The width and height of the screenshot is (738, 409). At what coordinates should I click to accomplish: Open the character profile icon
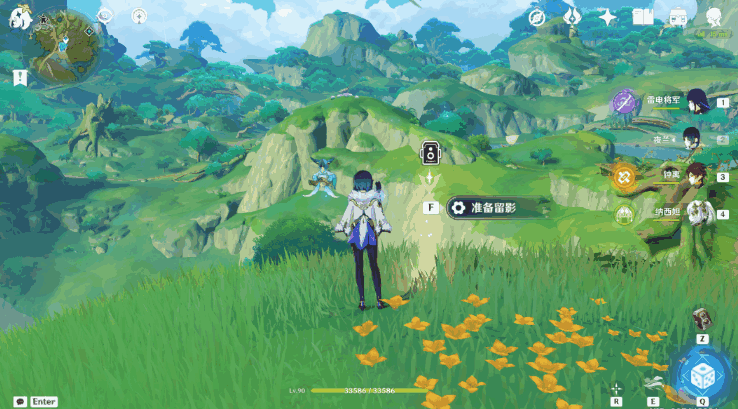coord(715,17)
